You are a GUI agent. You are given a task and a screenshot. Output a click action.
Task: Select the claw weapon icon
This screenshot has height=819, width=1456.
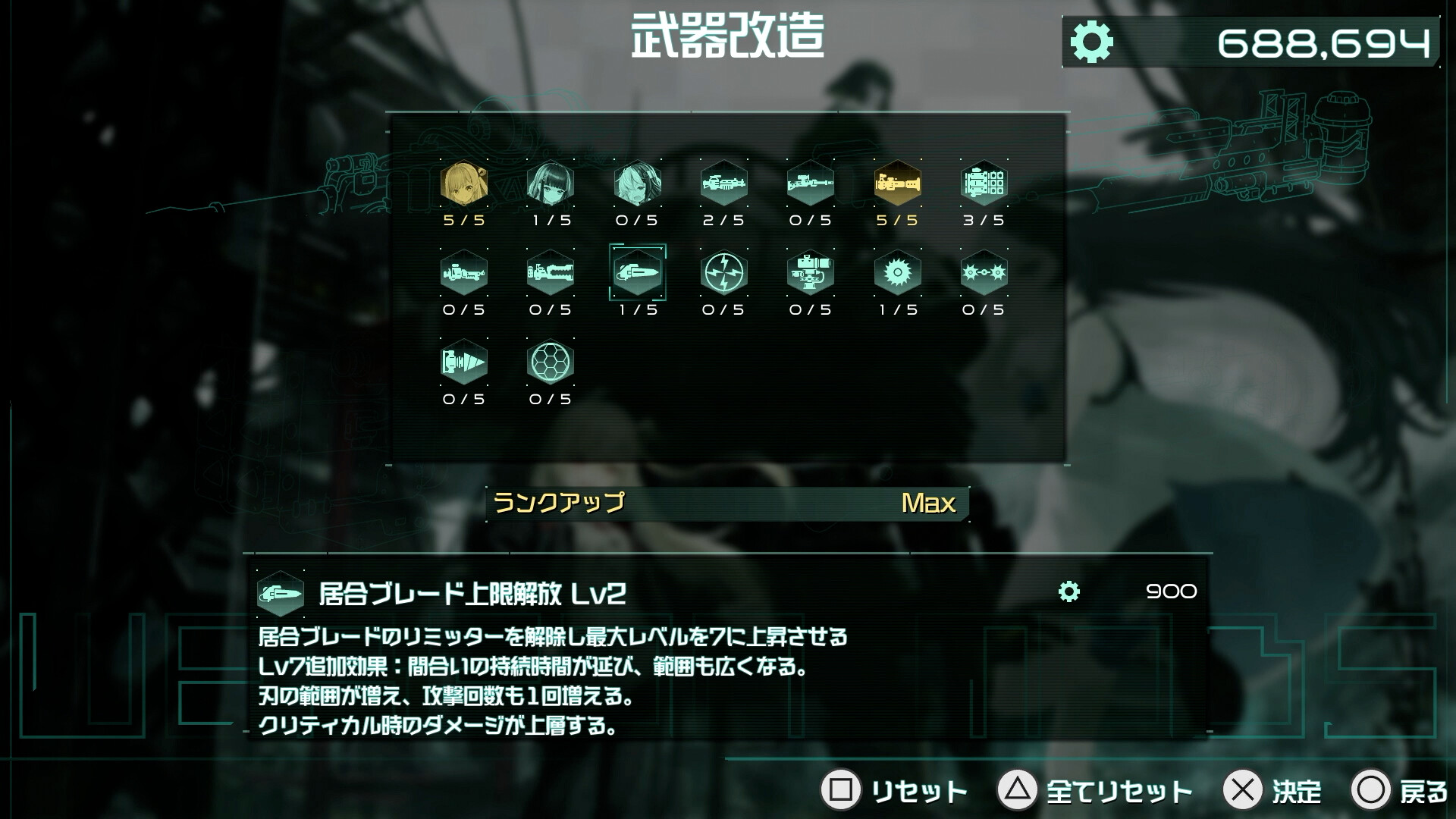[551, 275]
